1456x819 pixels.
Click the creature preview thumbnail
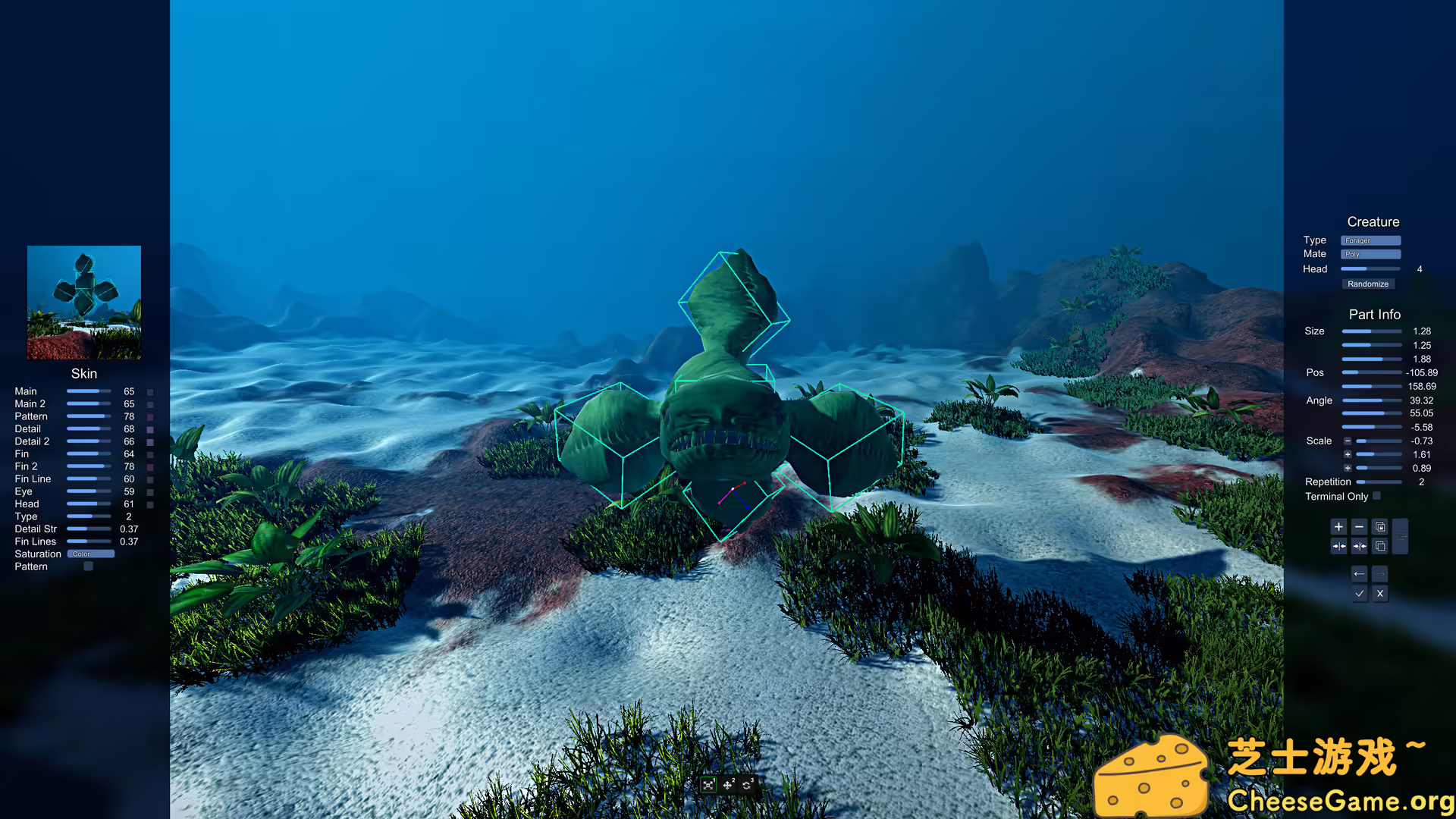pyautogui.click(x=83, y=300)
